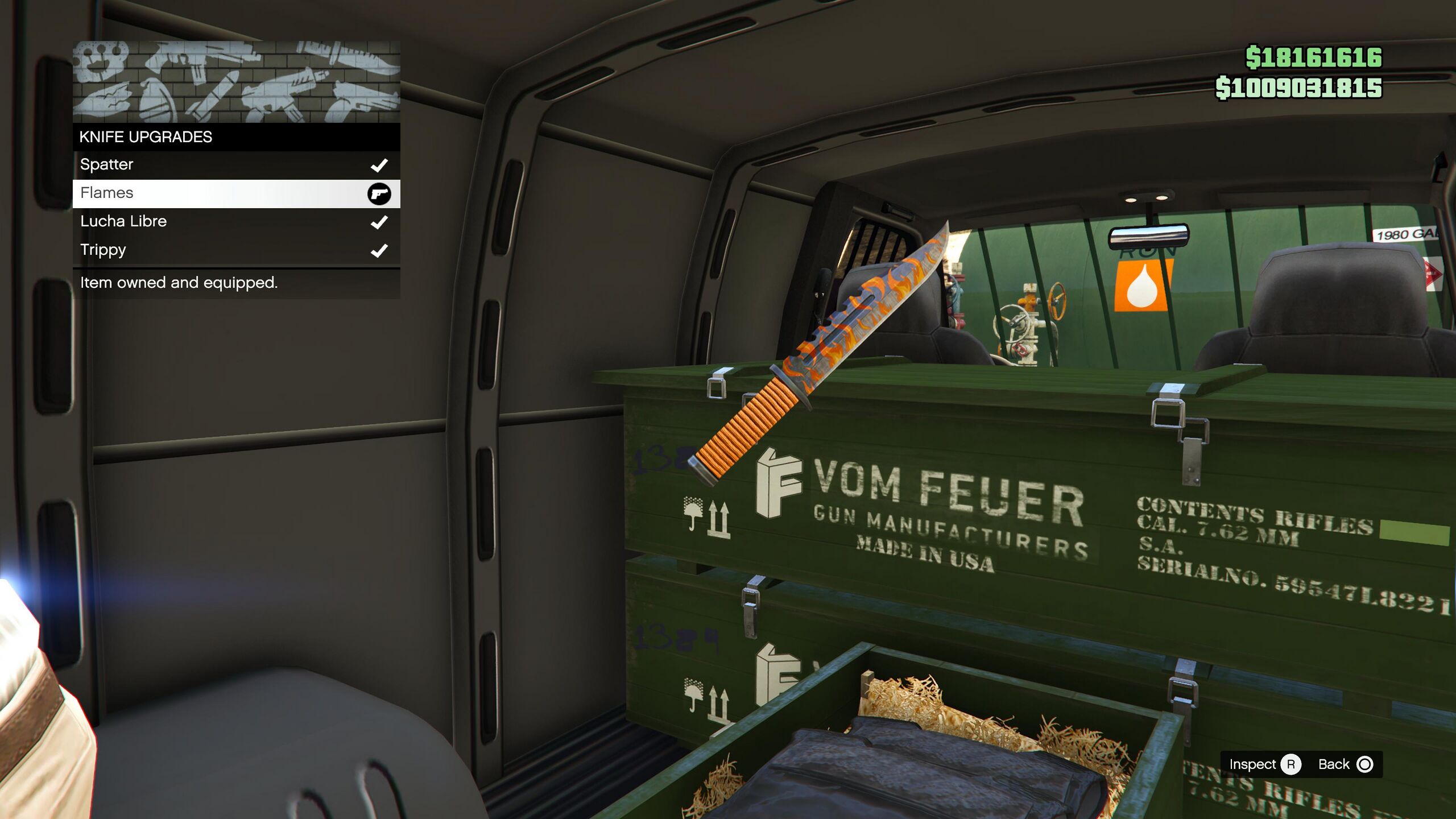1456x819 pixels.
Task: Choose the Flames knife upgrade
Action: 236,193
